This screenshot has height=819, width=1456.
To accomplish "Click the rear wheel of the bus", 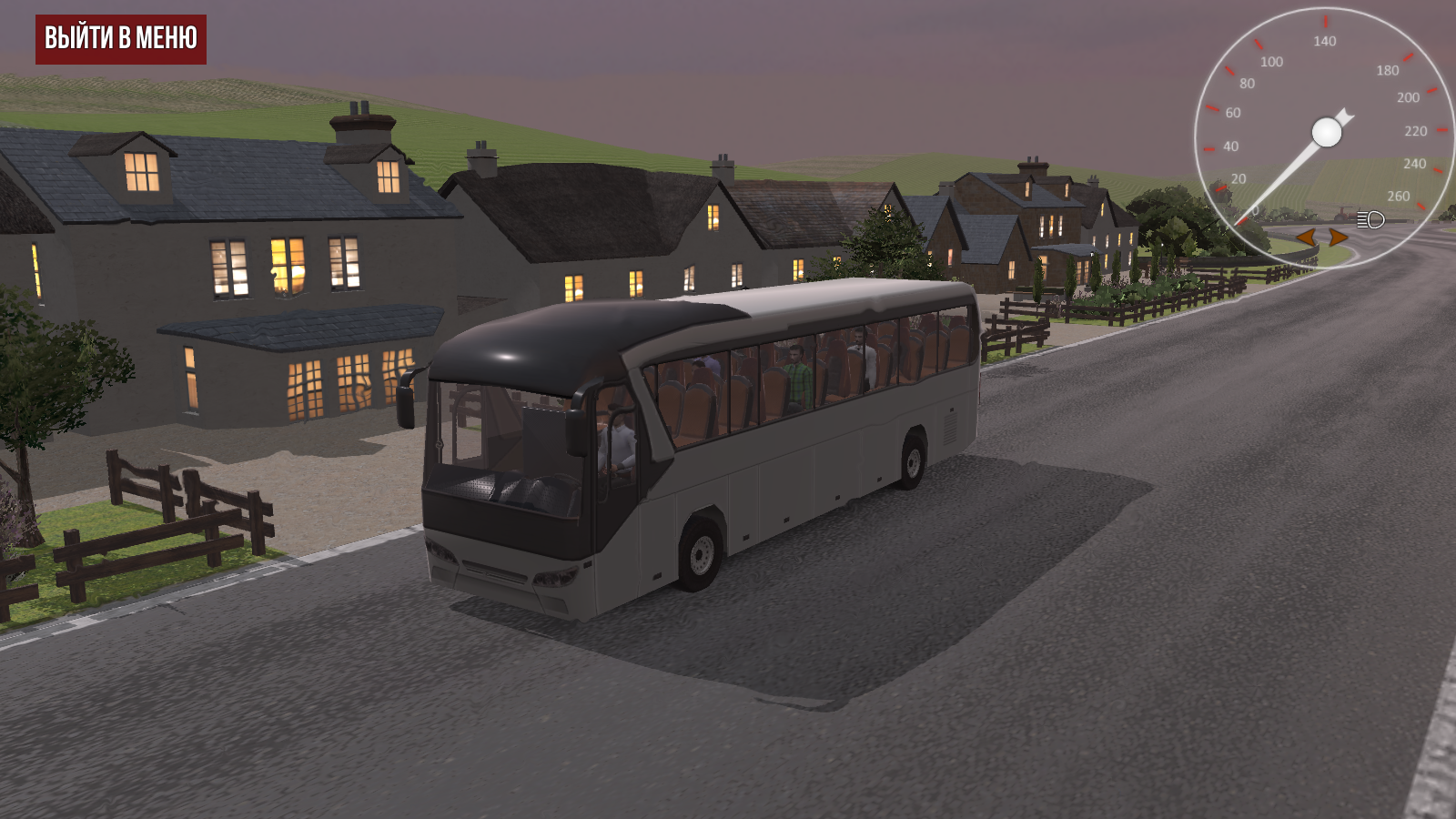I will pyautogui.click(x=913, y=460).
